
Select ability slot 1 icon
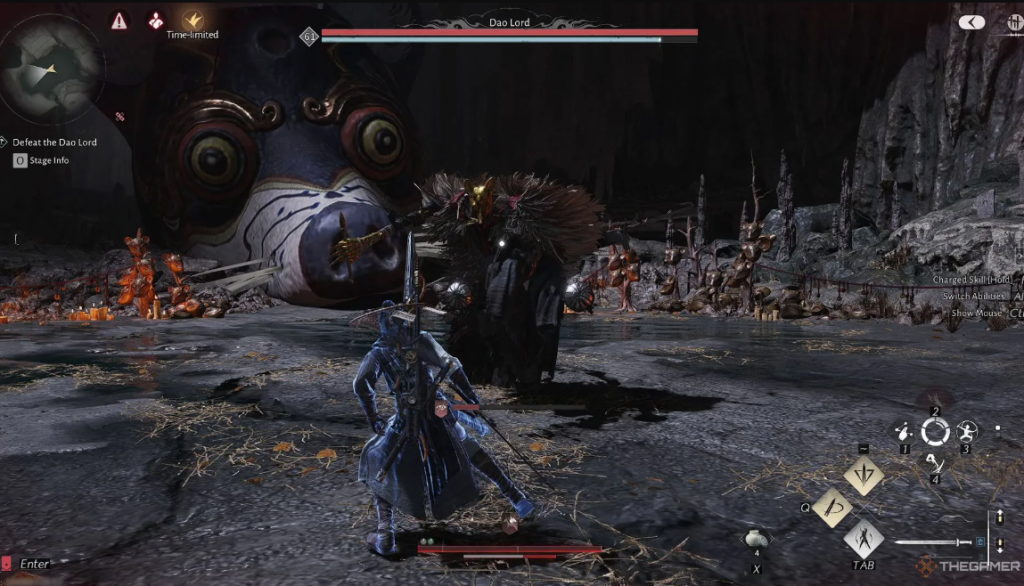click(904, 432)
